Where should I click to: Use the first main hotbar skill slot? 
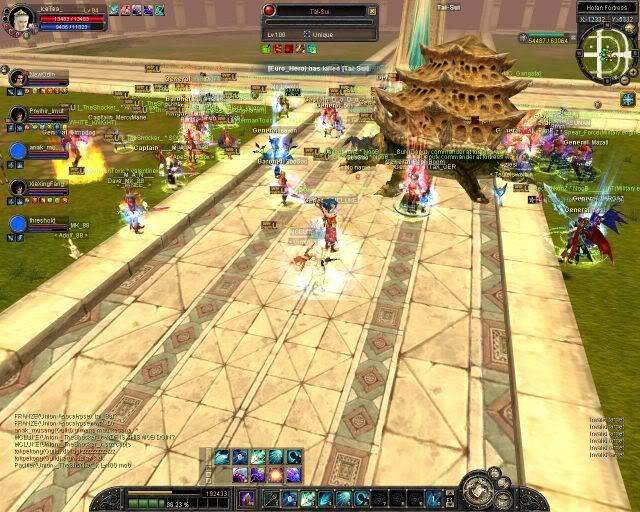pos(271,498)
